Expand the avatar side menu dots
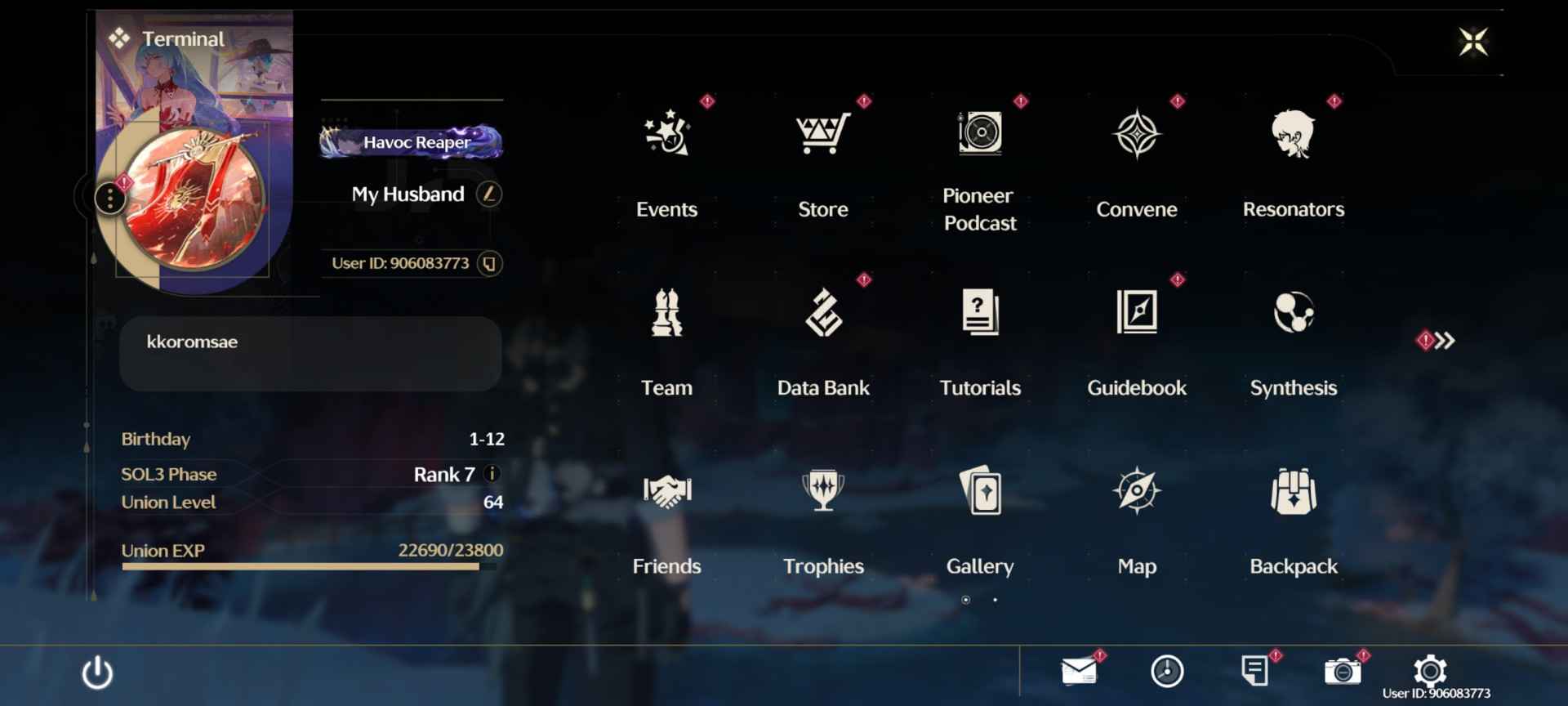The height and width of the screenshot is (706, 1568). [x=109, y=198]
